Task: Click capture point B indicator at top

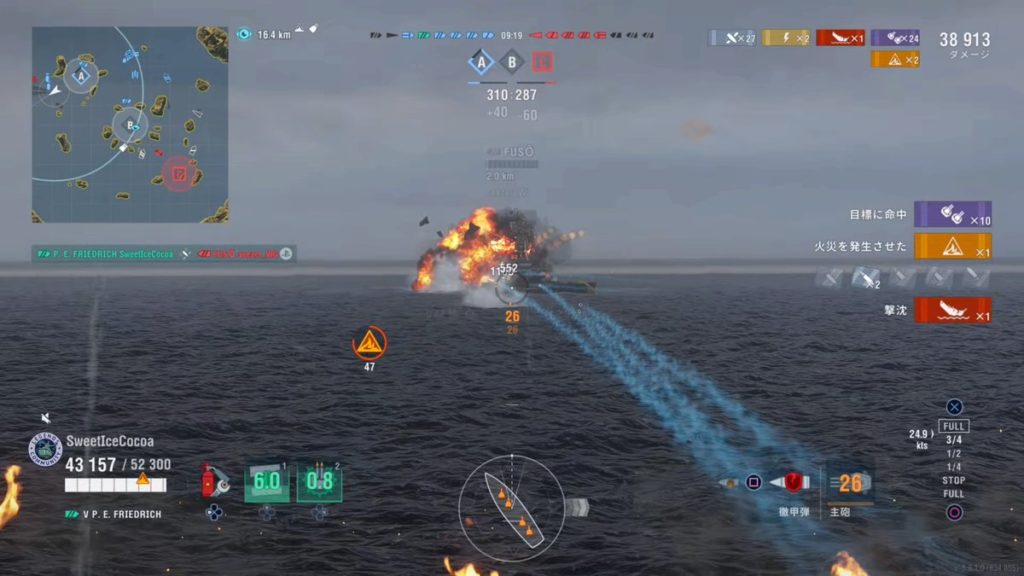Action: pos(512,63)
